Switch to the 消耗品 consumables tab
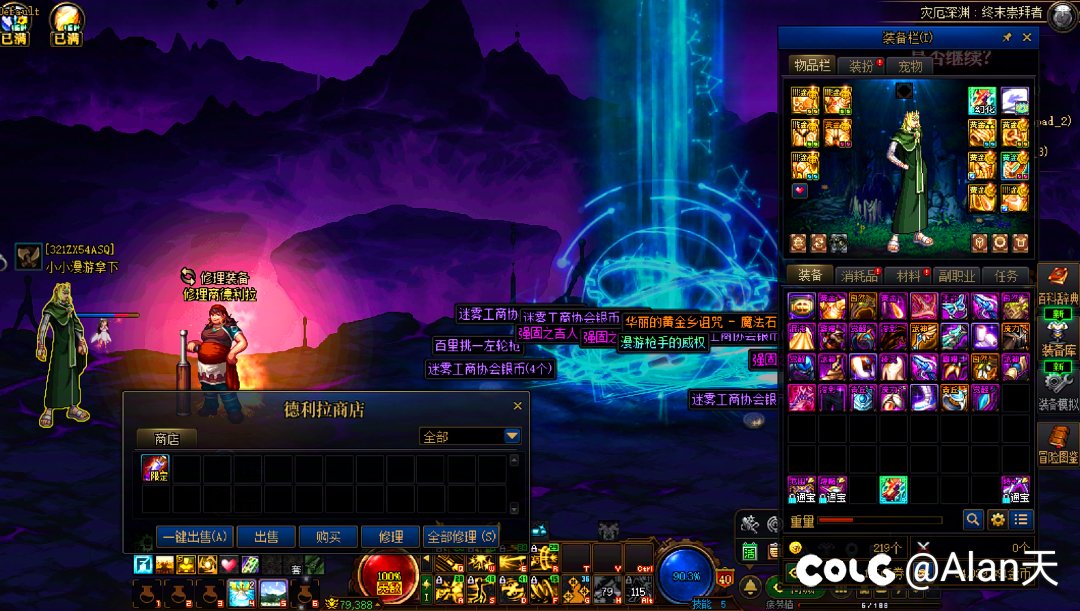 (859, 275)
